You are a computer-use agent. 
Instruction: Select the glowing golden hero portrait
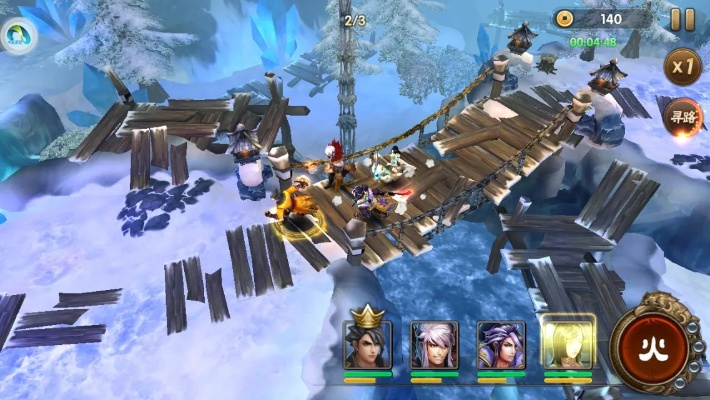point(567,343)
